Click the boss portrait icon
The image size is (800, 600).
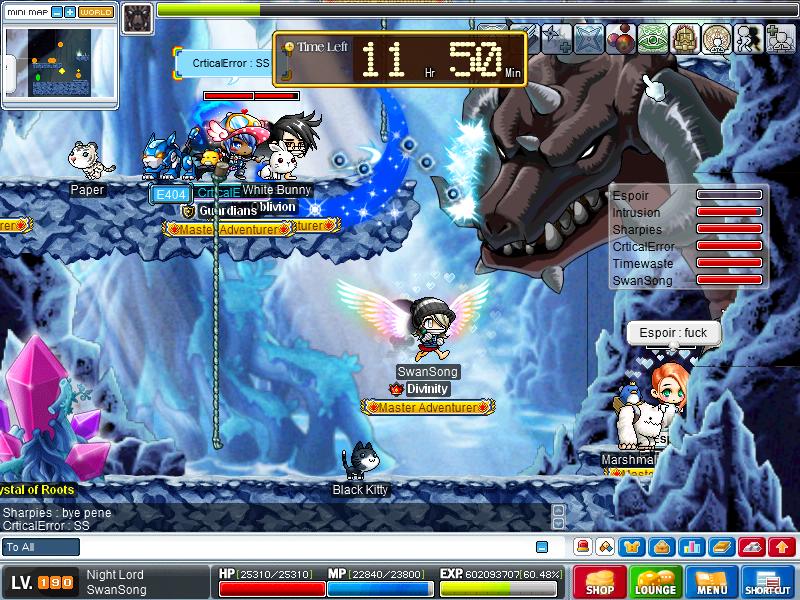coord(137,14)
